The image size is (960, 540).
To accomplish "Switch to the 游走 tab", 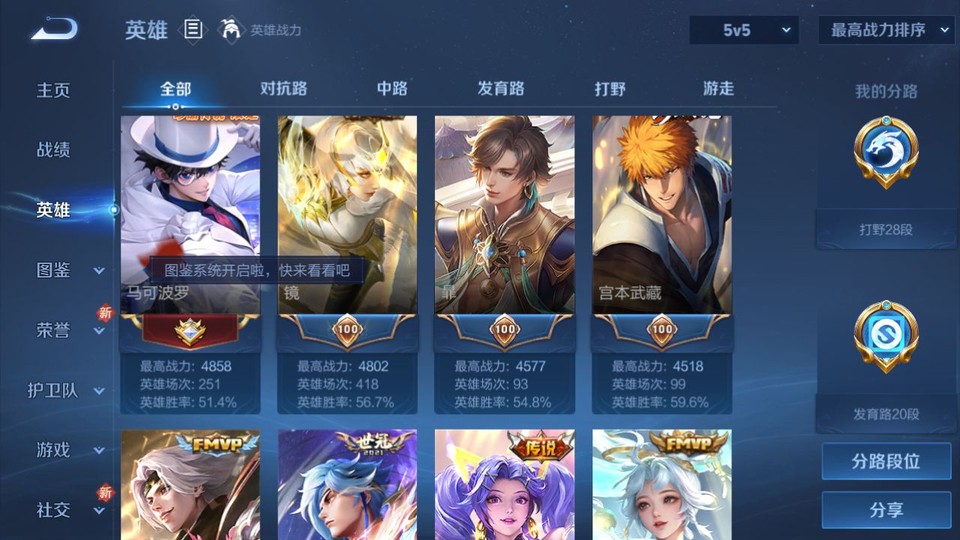I will click(718, 88).
